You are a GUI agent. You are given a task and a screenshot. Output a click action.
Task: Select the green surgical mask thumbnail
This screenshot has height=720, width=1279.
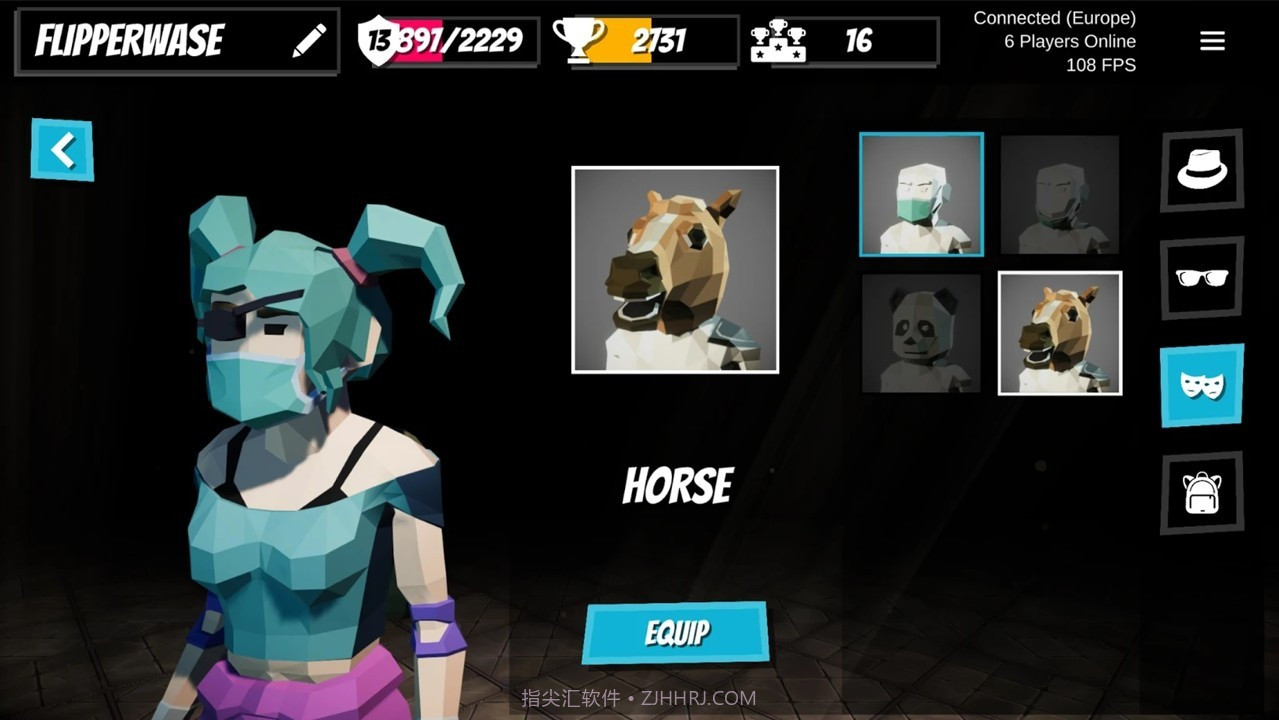coord(921,194)
